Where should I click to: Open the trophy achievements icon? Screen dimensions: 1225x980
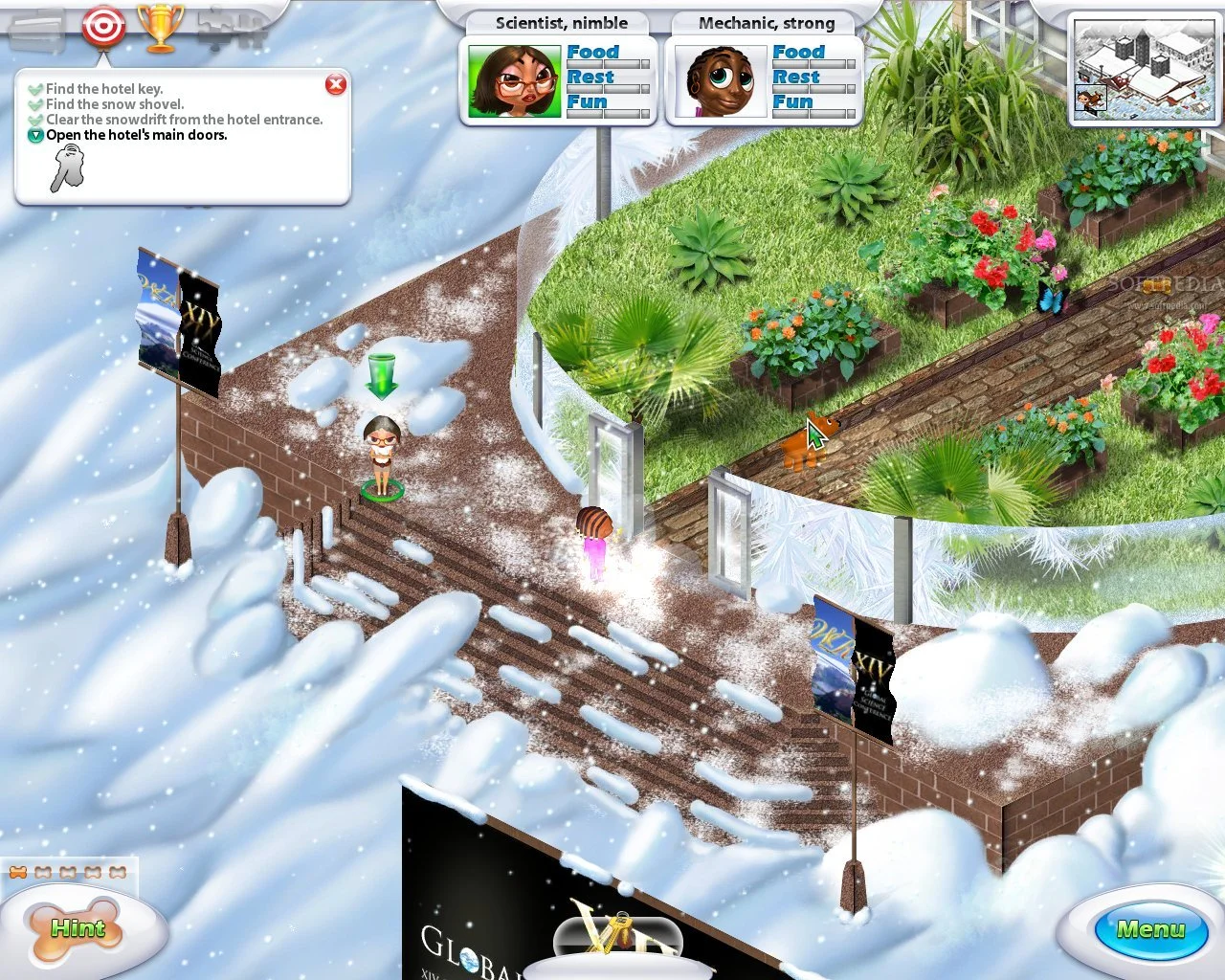(x=159, y=28)
